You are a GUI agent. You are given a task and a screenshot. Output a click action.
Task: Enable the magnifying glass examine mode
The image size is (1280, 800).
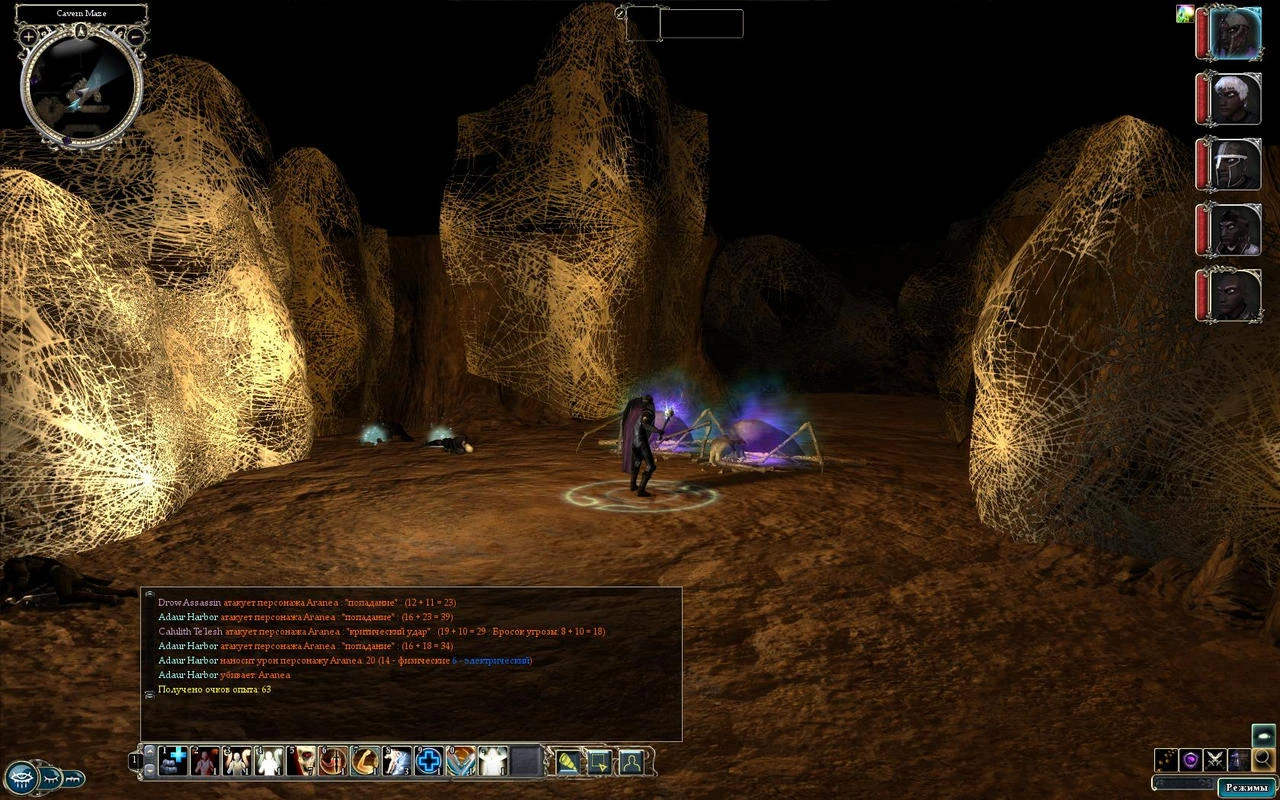click(x=1262, y=759)
